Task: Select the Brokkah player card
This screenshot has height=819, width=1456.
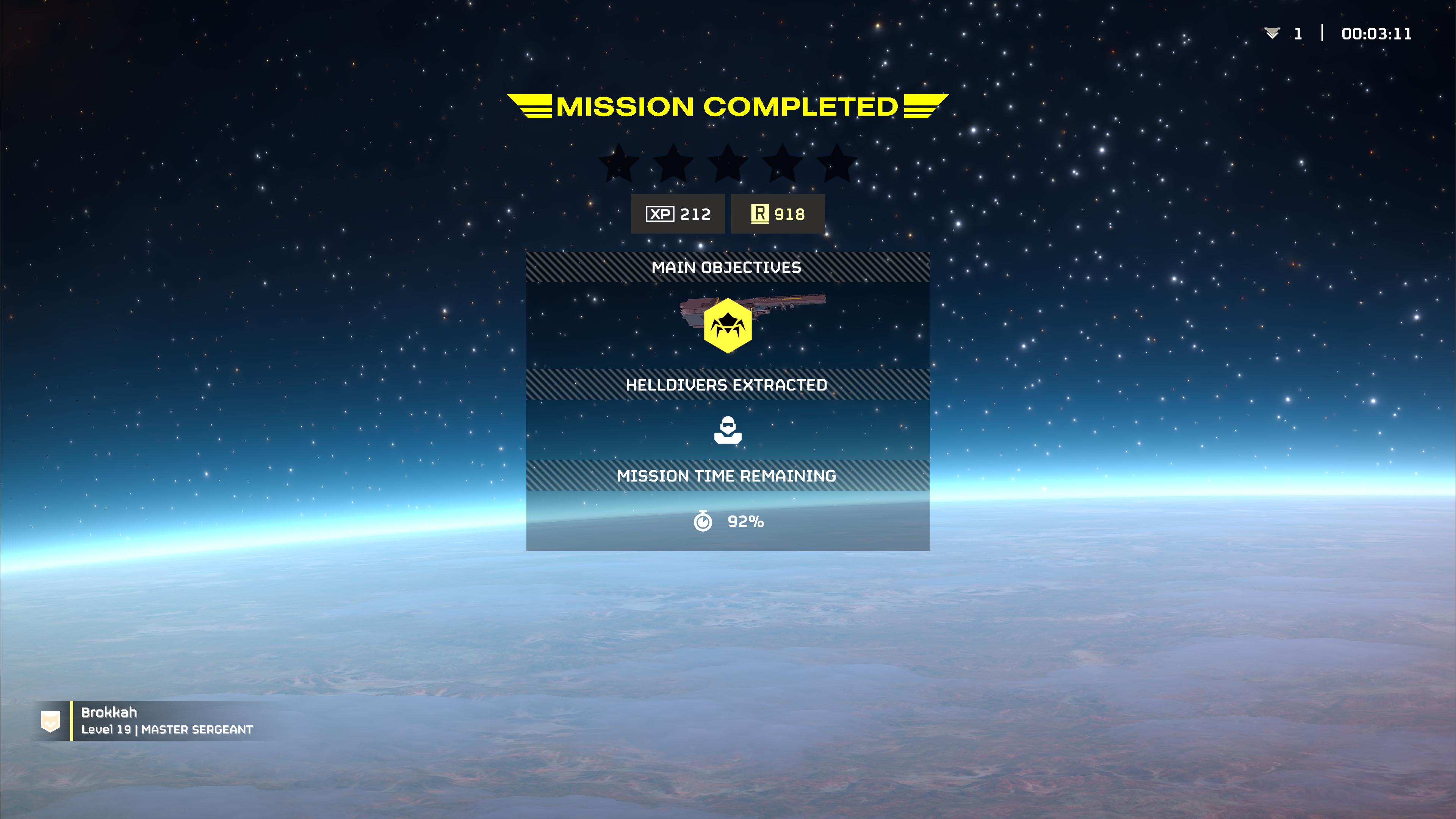Action: tap(153, 720)
